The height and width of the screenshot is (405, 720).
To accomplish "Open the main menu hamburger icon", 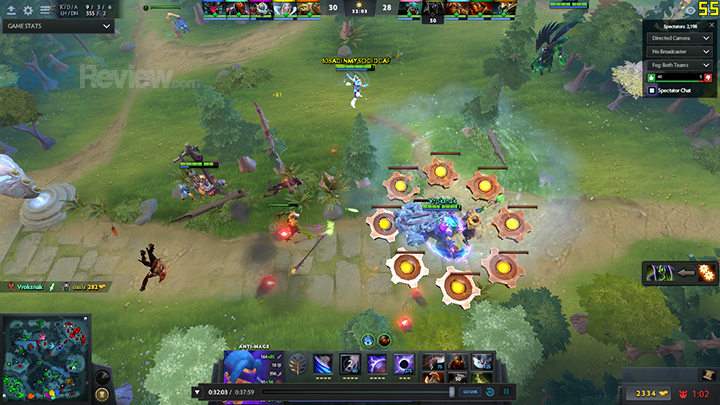I will 45,10.
